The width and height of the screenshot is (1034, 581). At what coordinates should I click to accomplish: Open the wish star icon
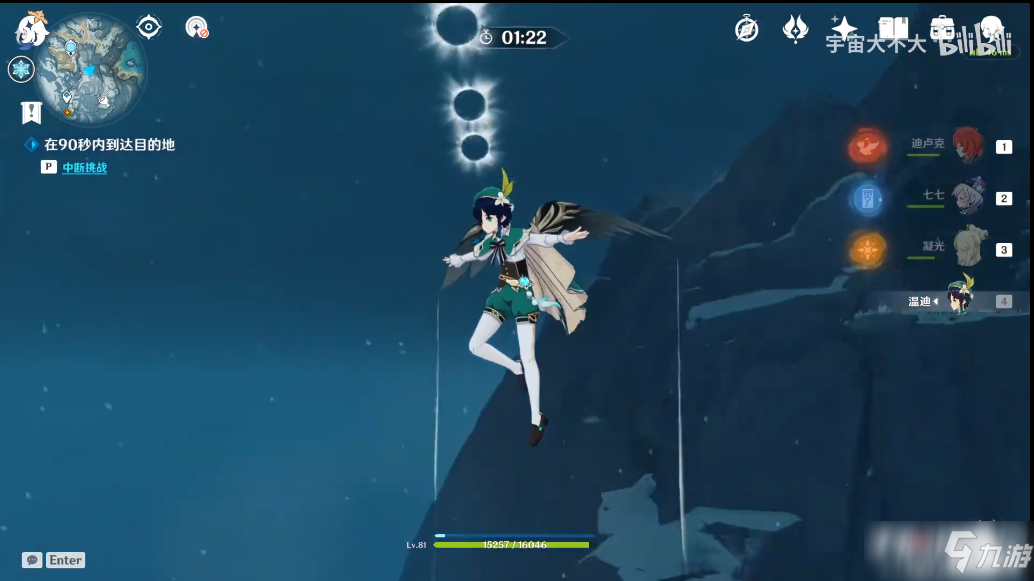(x=844, y=29)
